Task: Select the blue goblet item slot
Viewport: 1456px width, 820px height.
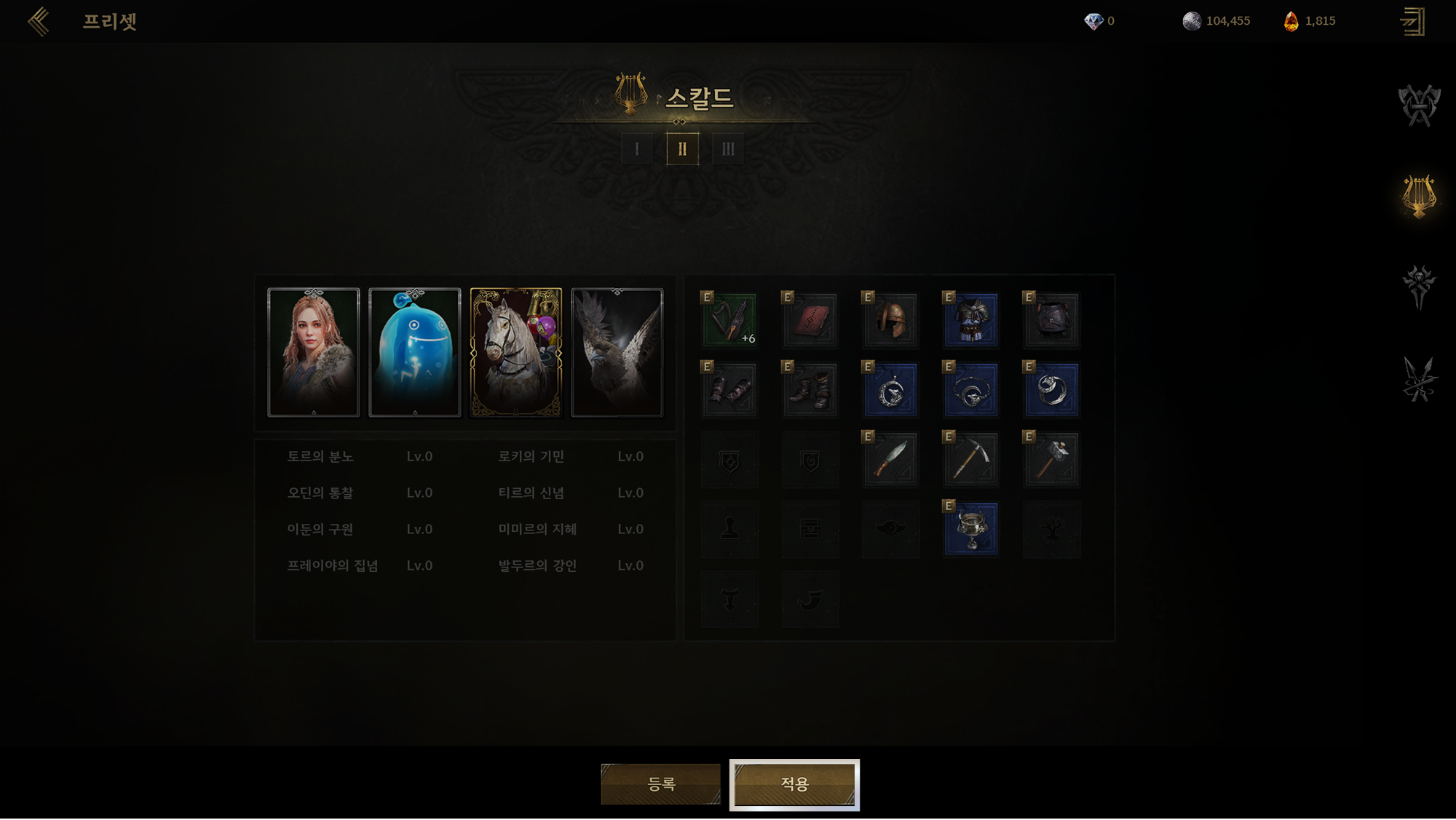Action: pyautogui.click(x=971, y=529)
